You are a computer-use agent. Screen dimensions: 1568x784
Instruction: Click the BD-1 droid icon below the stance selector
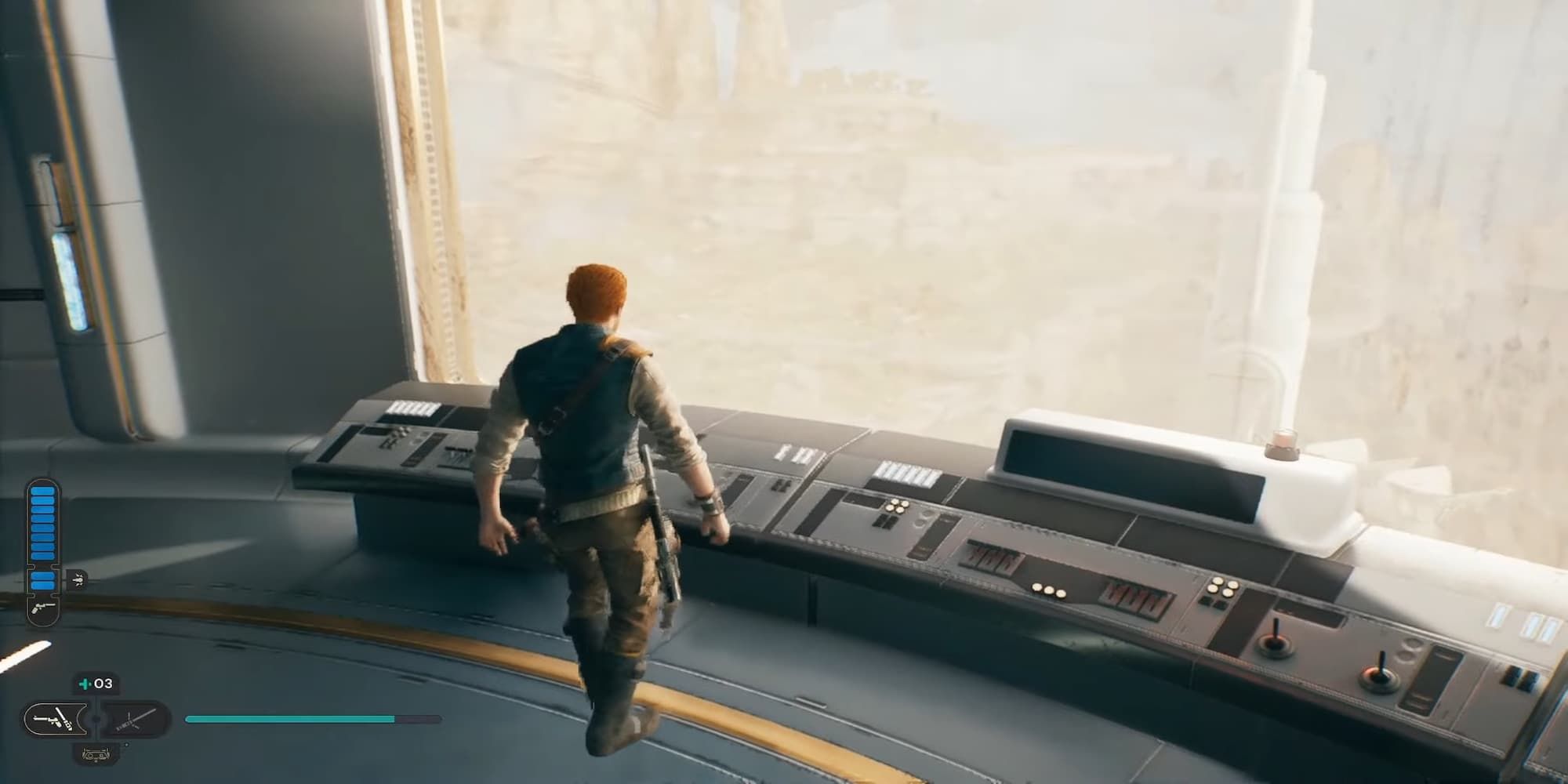click(x=96, y=753)
